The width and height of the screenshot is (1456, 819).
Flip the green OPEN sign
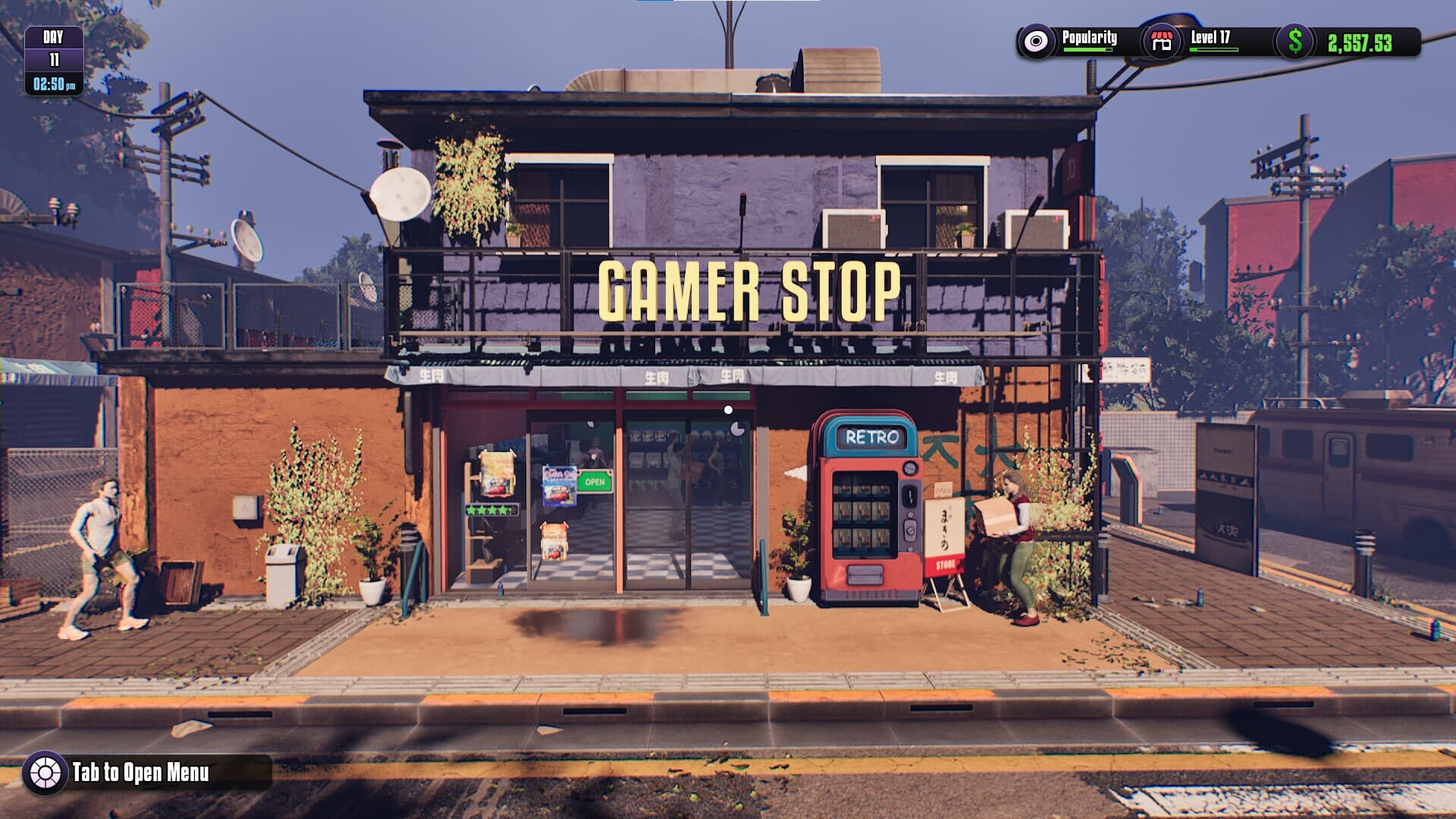595,481
